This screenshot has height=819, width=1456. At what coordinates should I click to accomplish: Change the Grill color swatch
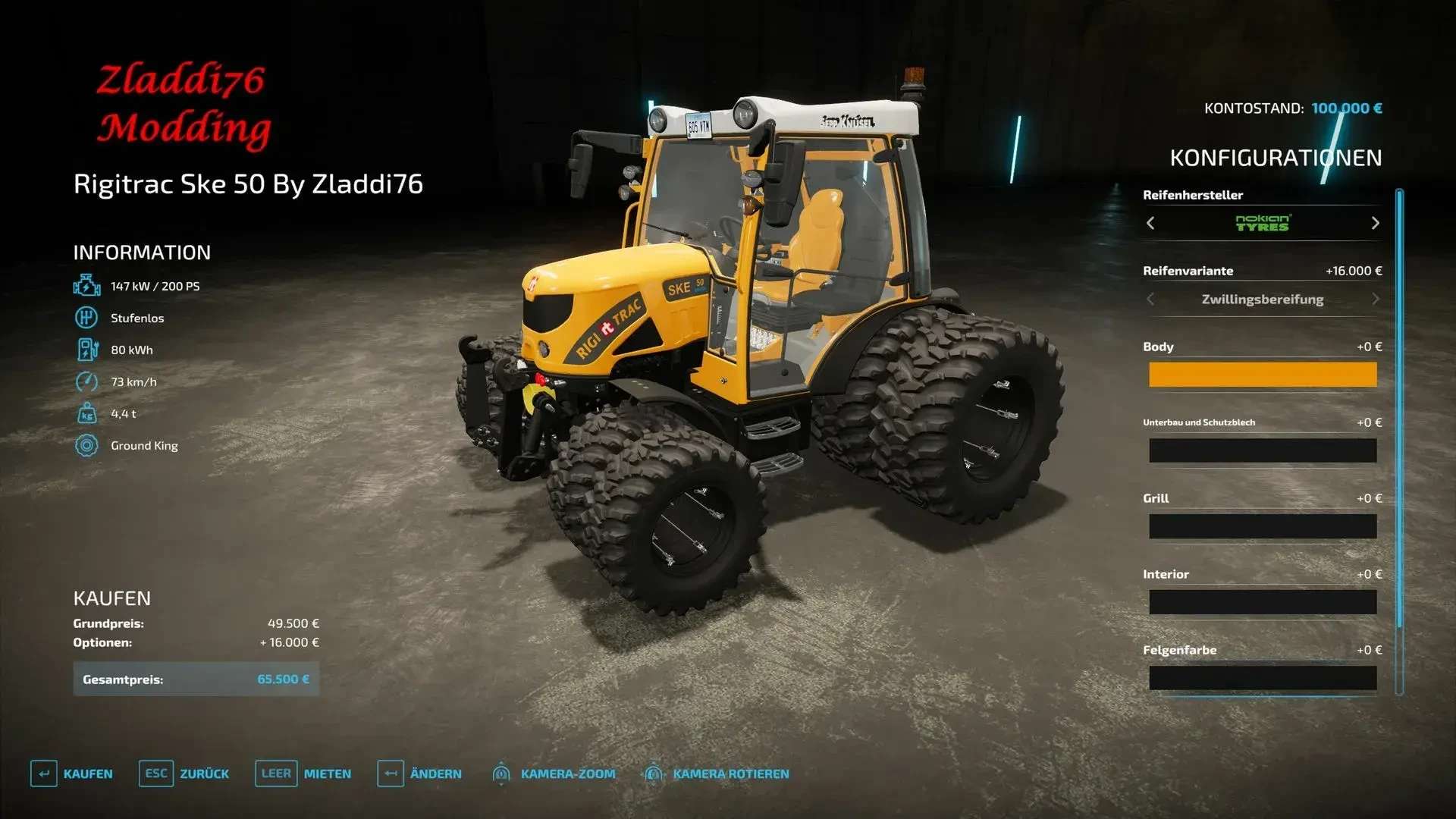(x=1262, y=526)
